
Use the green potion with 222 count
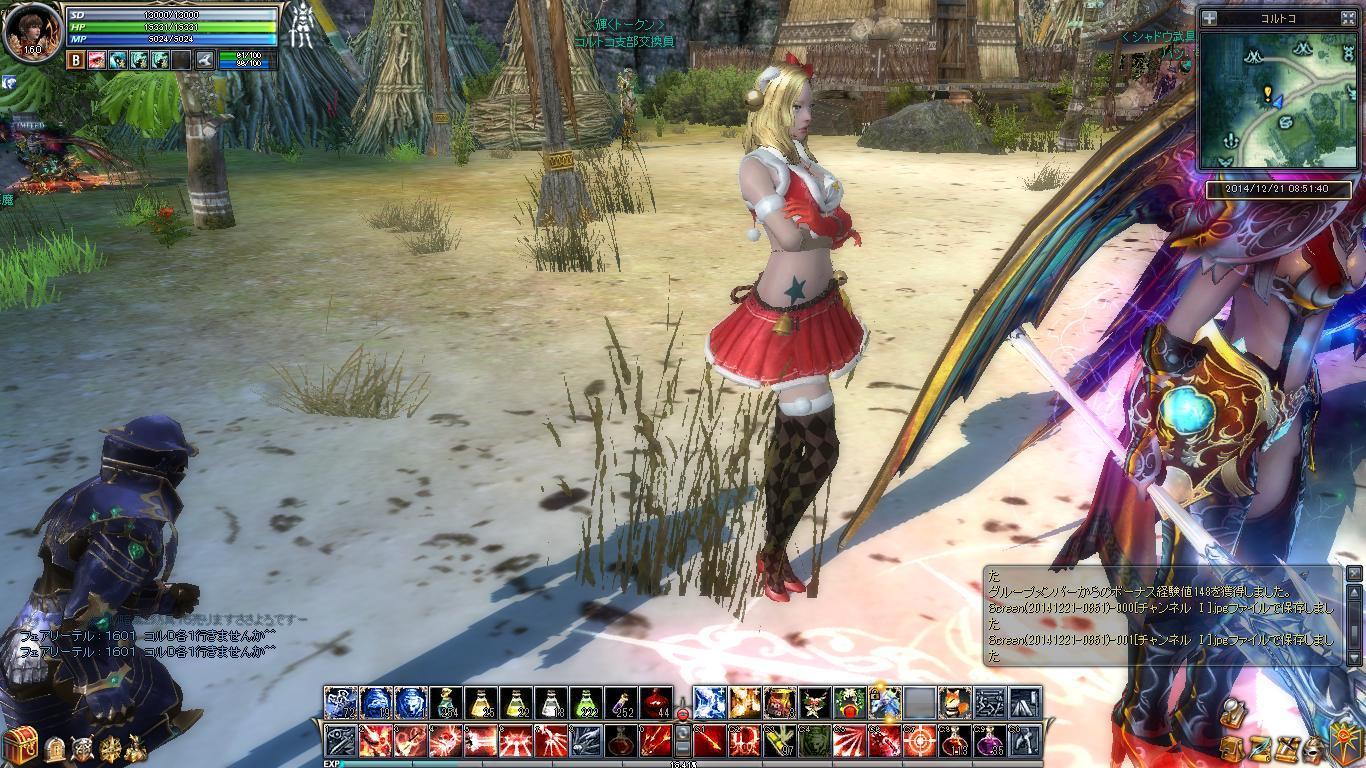(586, 703)
